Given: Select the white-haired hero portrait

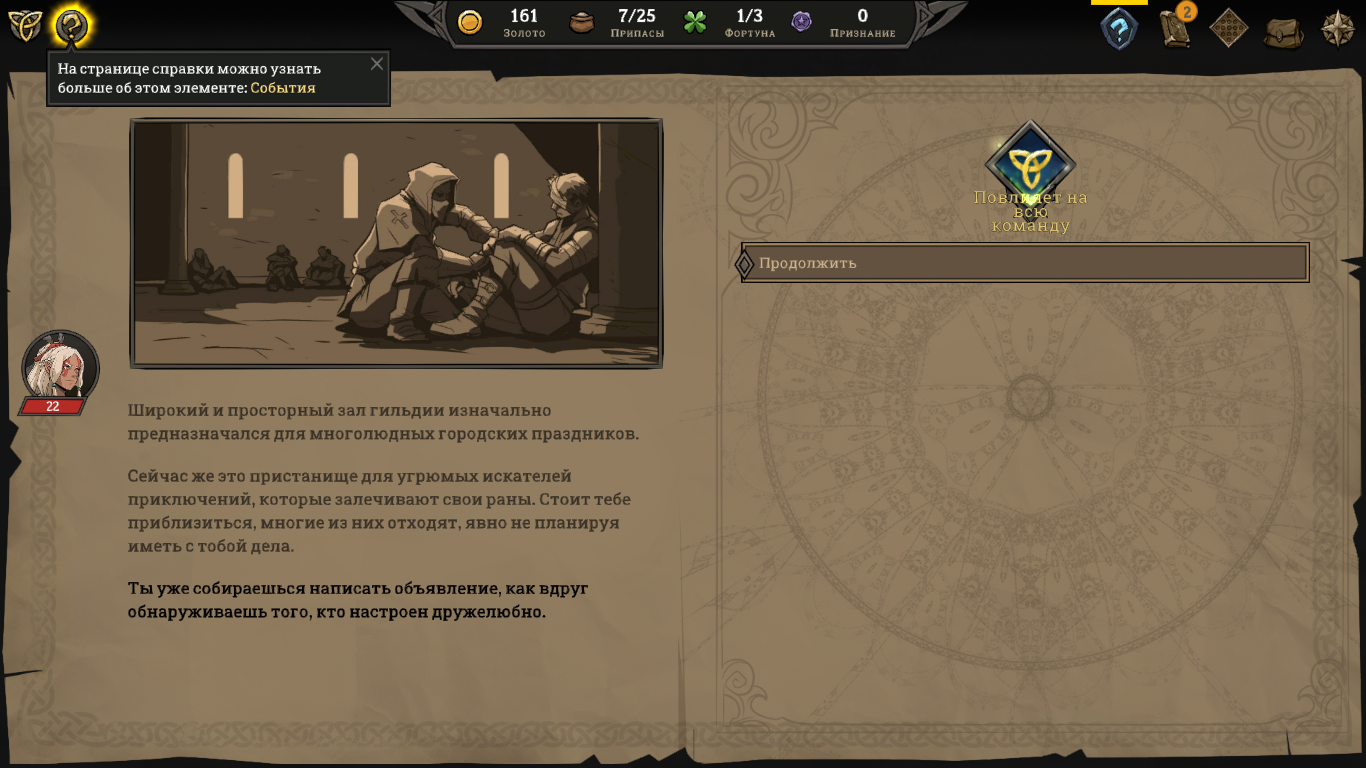Looking at the screenshot, I should tap(60, 366).
